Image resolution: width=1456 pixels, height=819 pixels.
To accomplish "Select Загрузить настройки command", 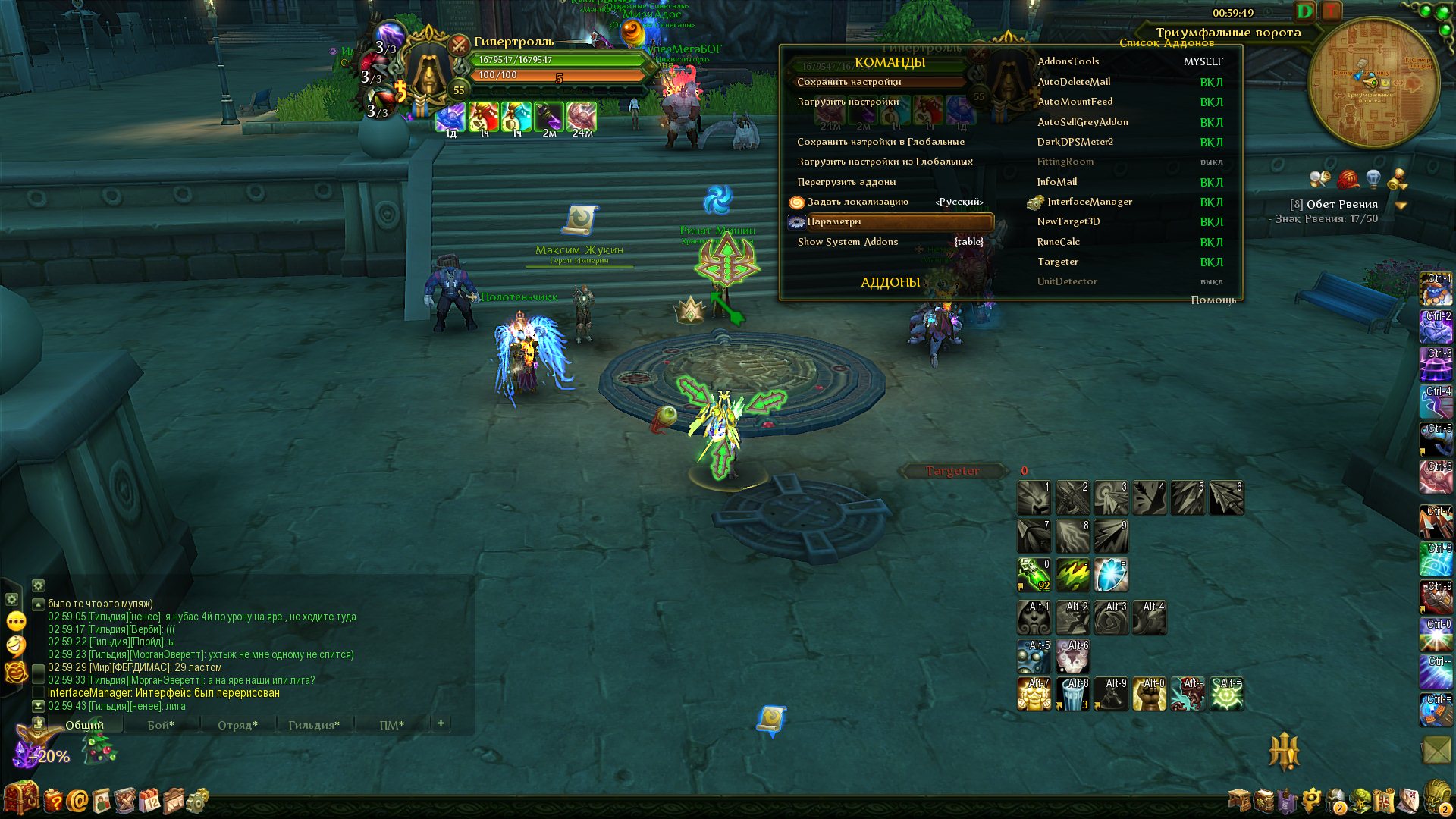I will pyautogui.click(x=848, y=102).
